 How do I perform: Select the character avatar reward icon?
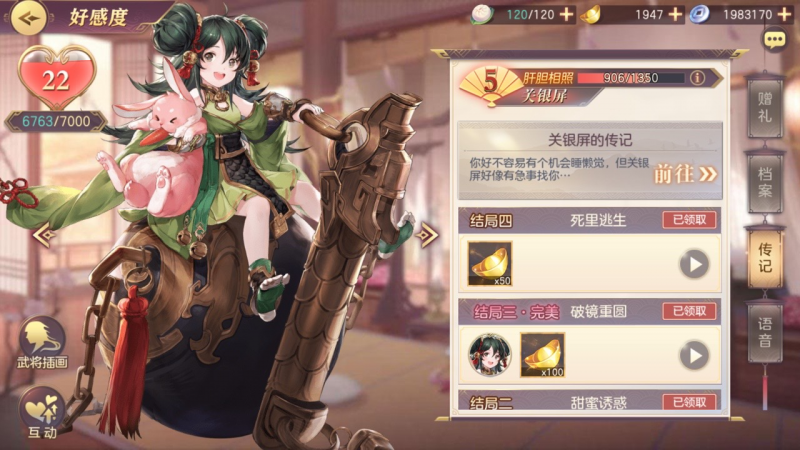pos(490,354)
